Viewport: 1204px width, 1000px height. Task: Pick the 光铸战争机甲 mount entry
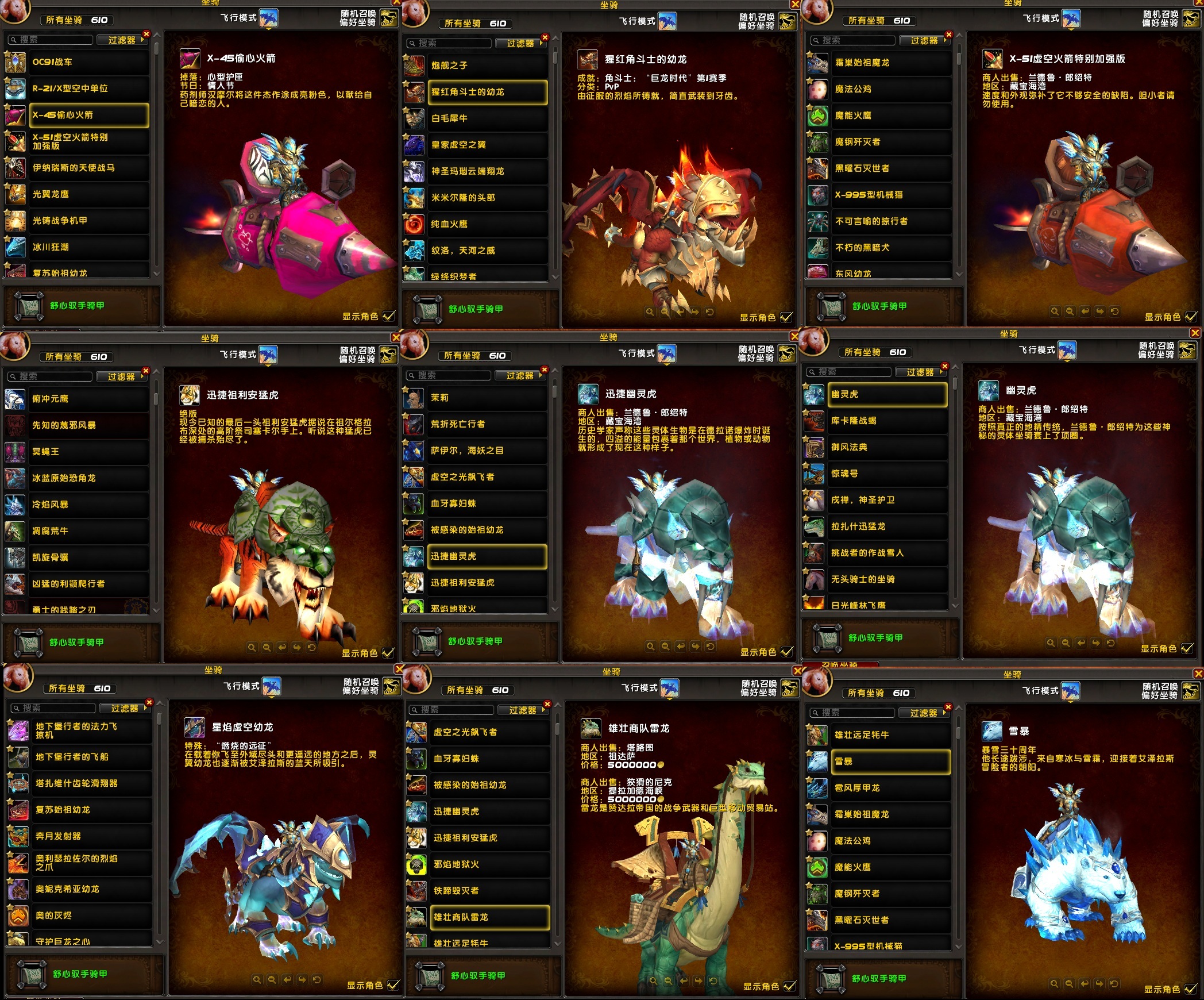86,221
